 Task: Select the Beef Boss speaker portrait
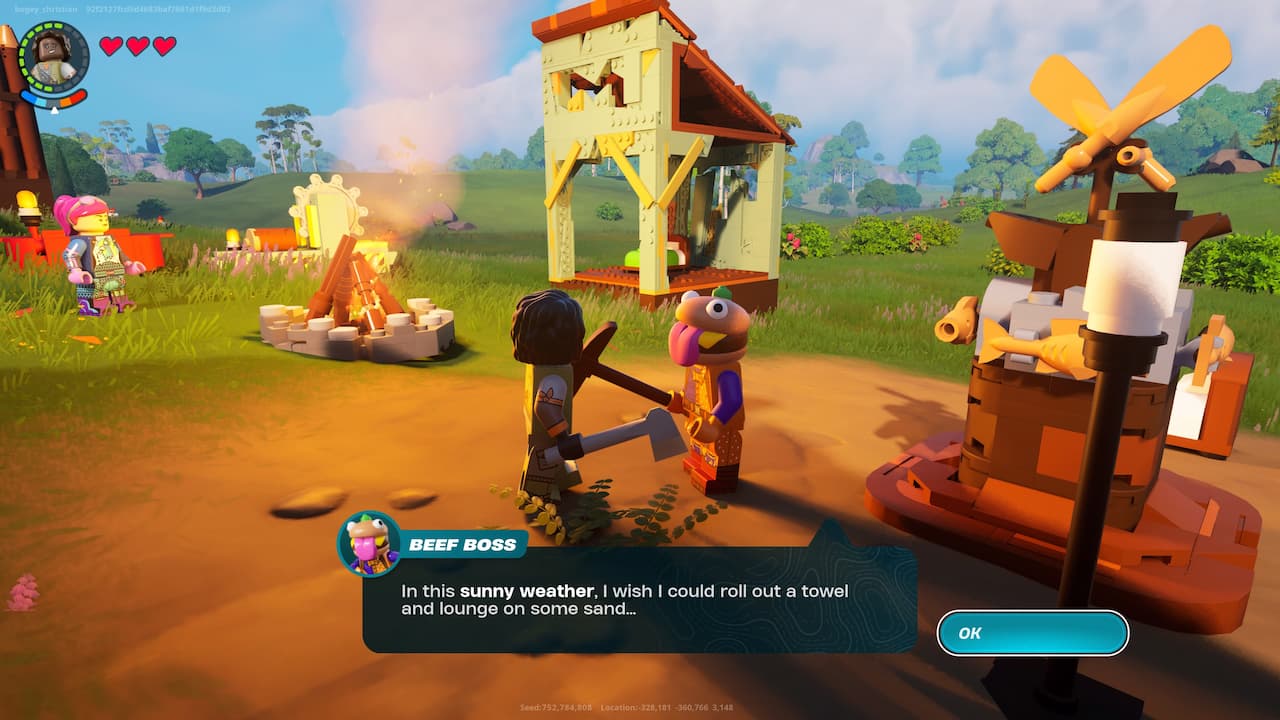point(369,544)
